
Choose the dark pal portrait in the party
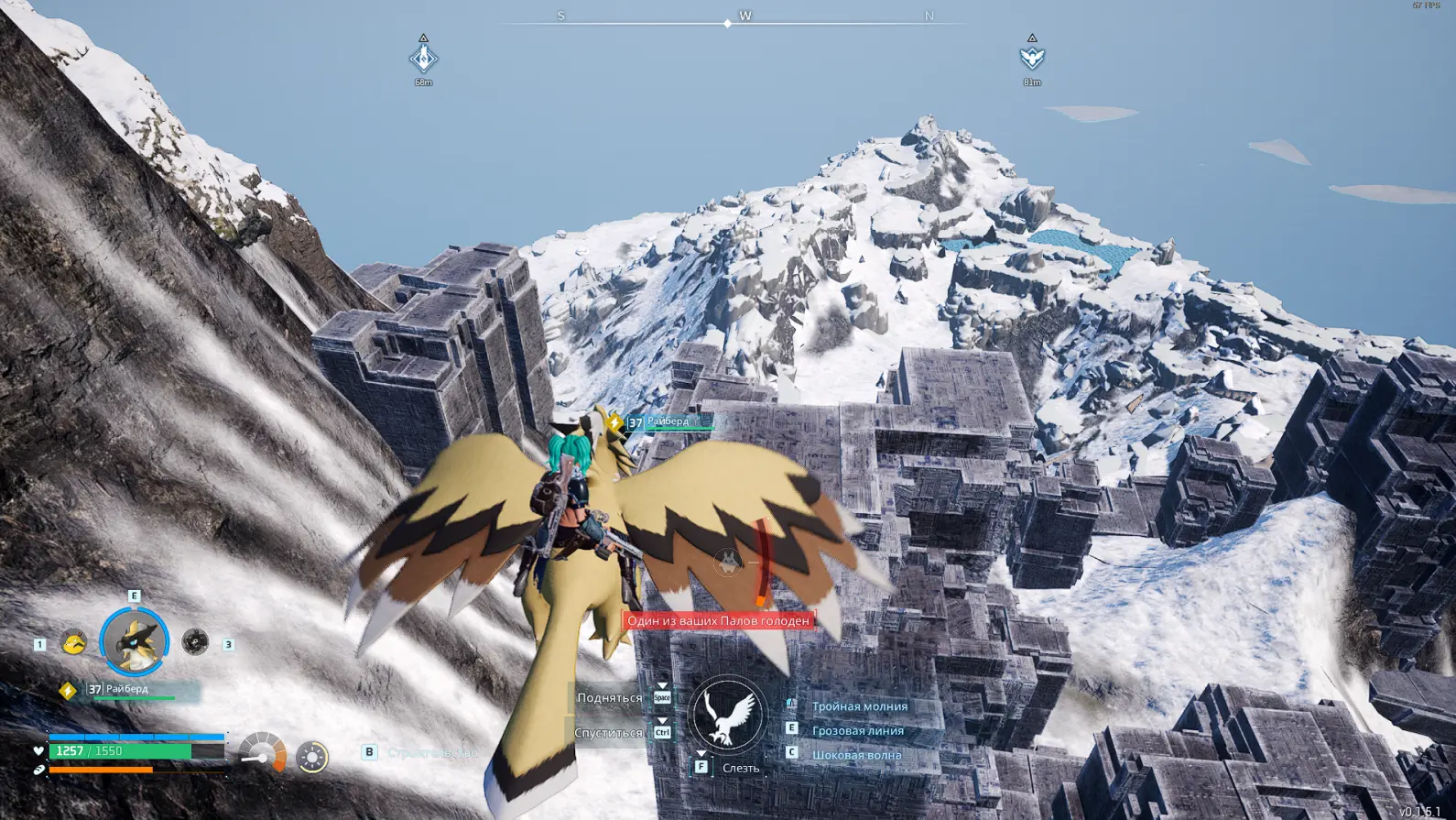click(195, 642)
